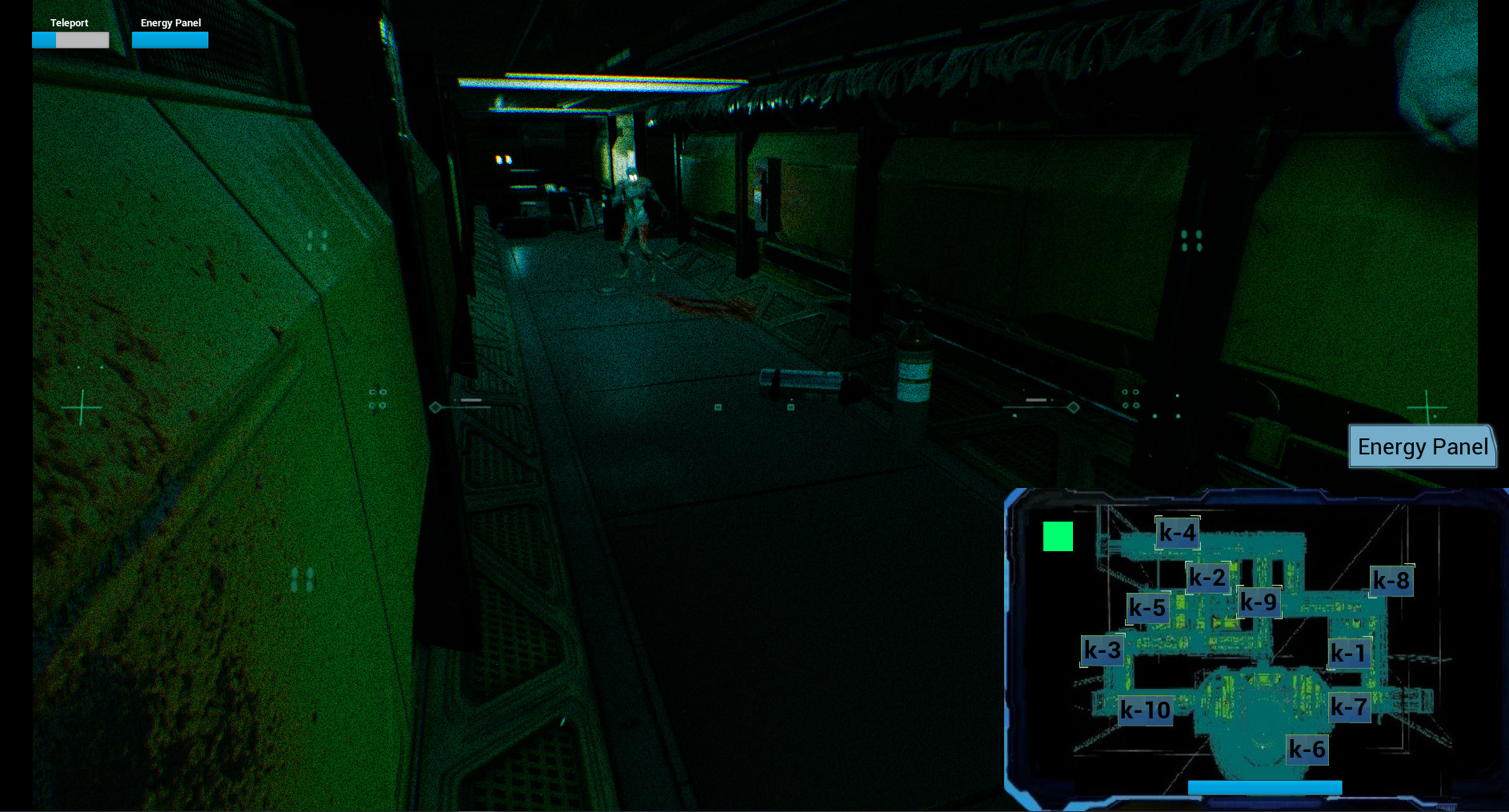This screenshot has height=812, width=1509.
Task: Open the Energy Panel from the top bar
Action: pyautogui.click(x=170, y=22)
